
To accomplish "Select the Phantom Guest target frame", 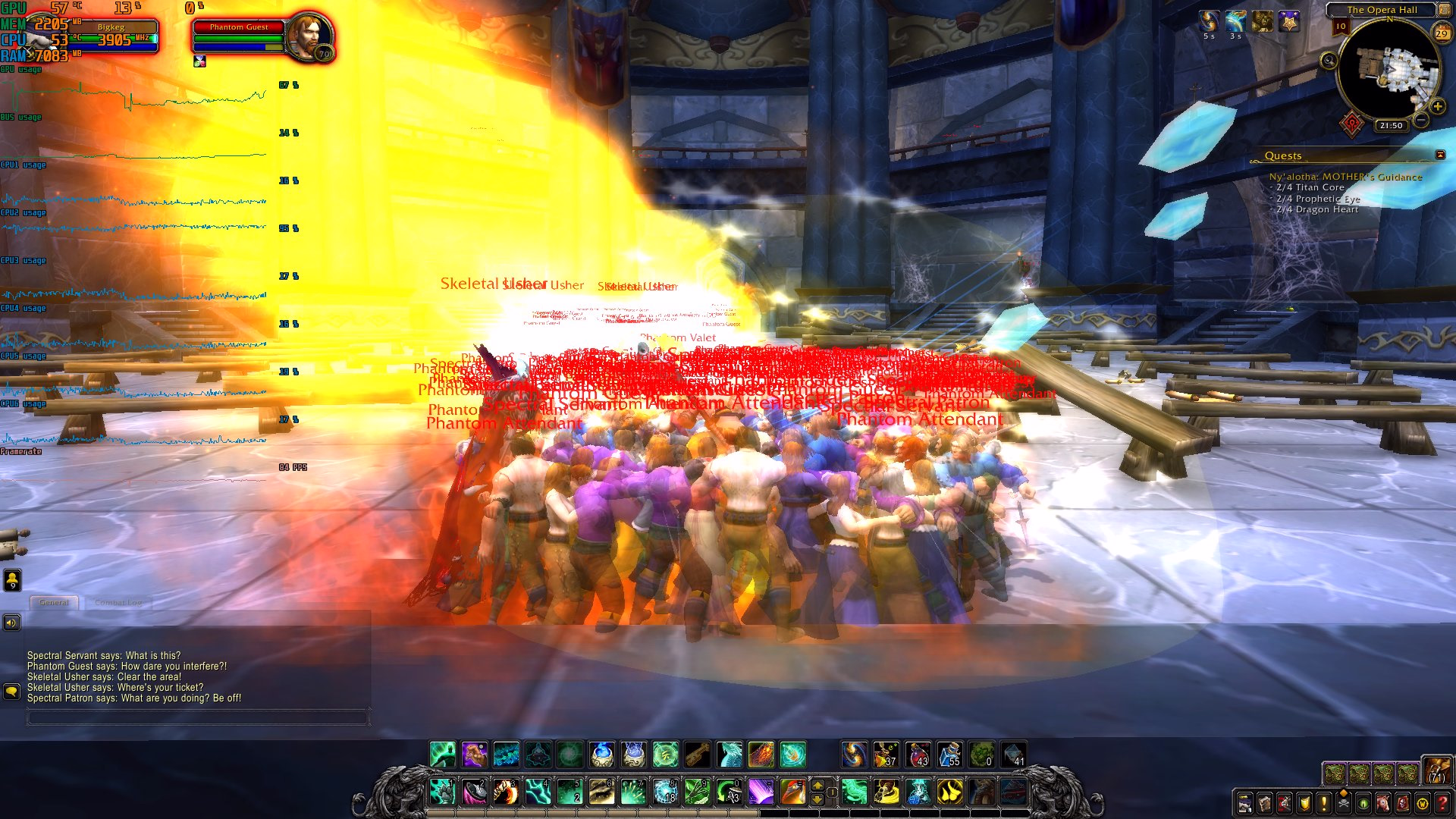I will (x=239, y=27).
